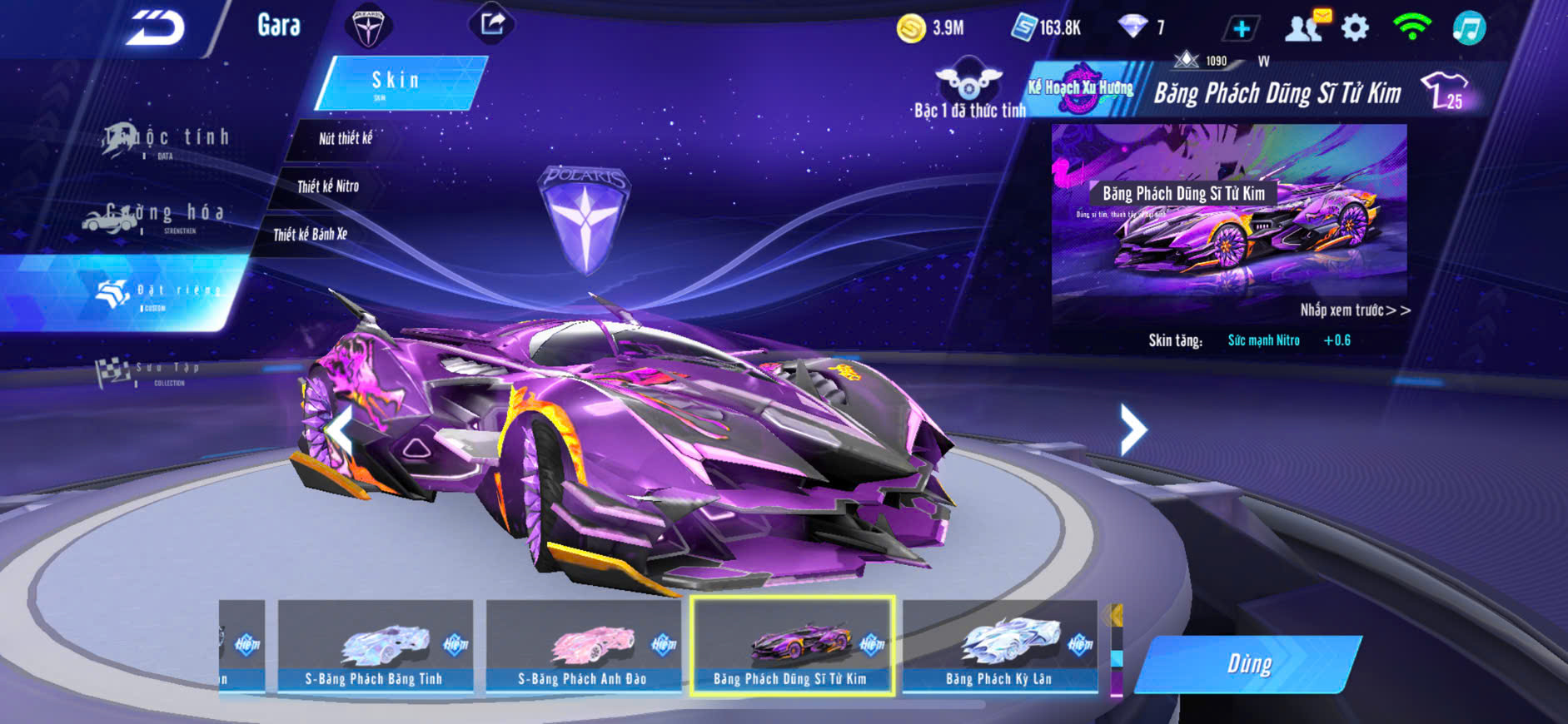Viewport: 1568px width, 724px height.
Task: Choose the S-Băng Phách Băng Tinh skin
Action: (x=375, y=646)
